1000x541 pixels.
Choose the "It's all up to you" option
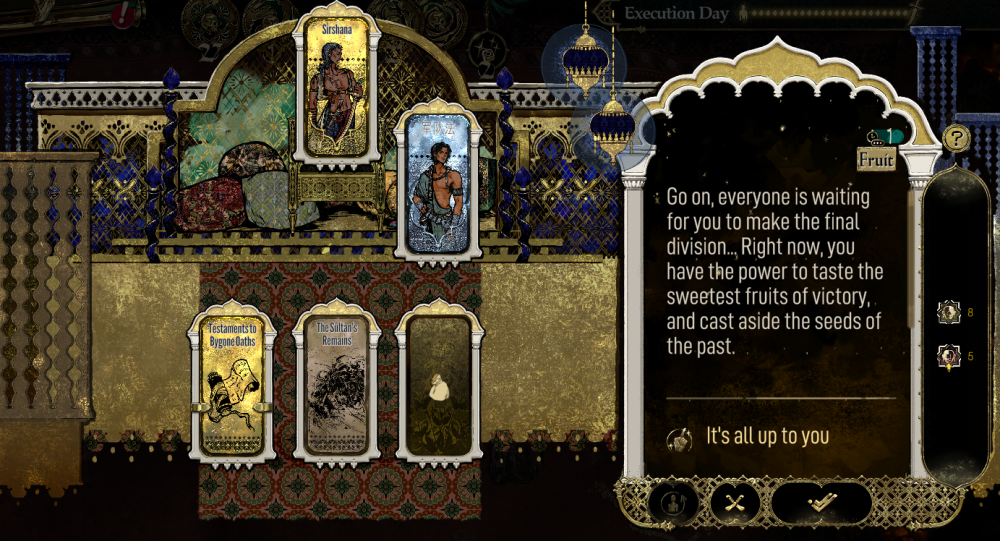(x=768, y=437)
